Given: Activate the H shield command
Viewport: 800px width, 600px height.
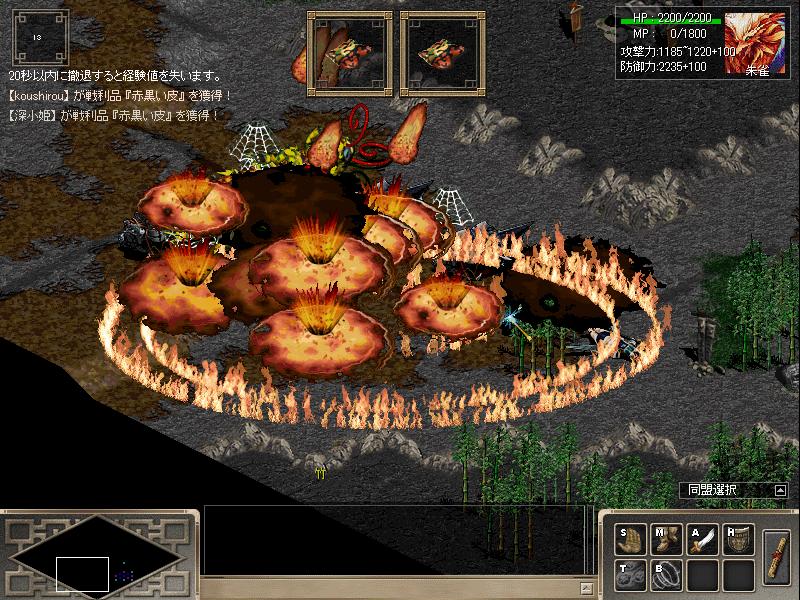Looking at the screenshot, I should click(x=738, y=539).
